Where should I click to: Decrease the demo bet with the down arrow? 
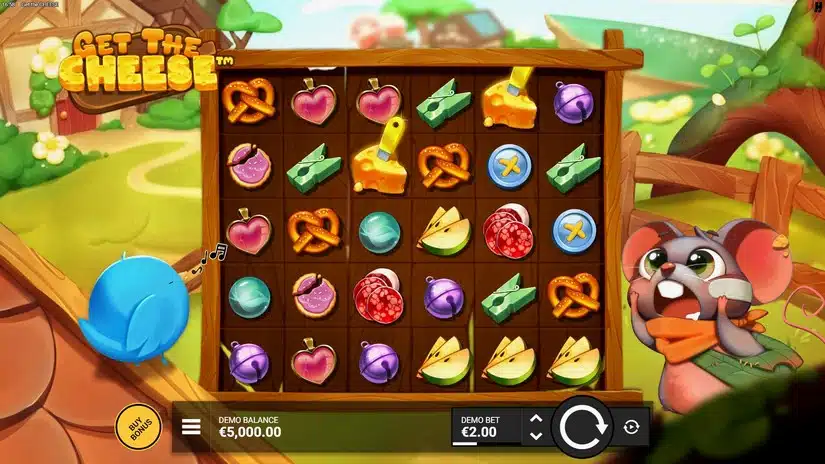click(x=535, y=436)
